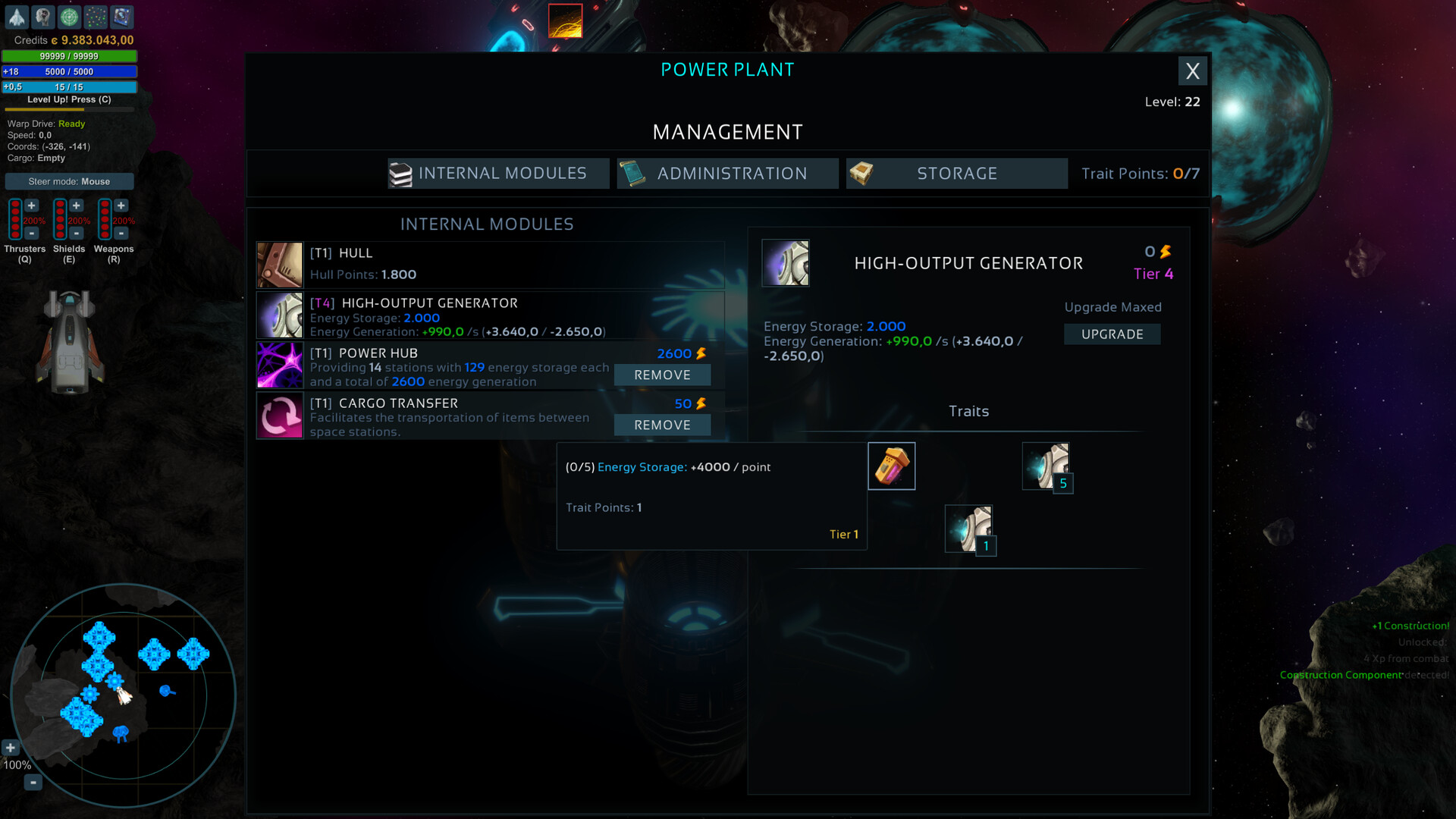Image resolution: width=1456 pixels, height=819 pixels.
Task: Switch to the Administration tab
Action: tap(726, 173)
